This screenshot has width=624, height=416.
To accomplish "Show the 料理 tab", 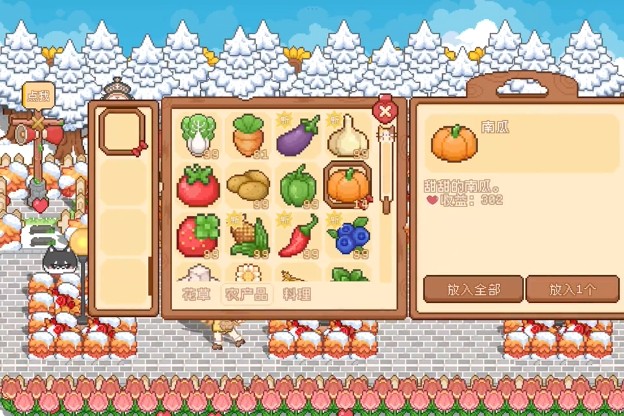I will click(x=297, y=295).
